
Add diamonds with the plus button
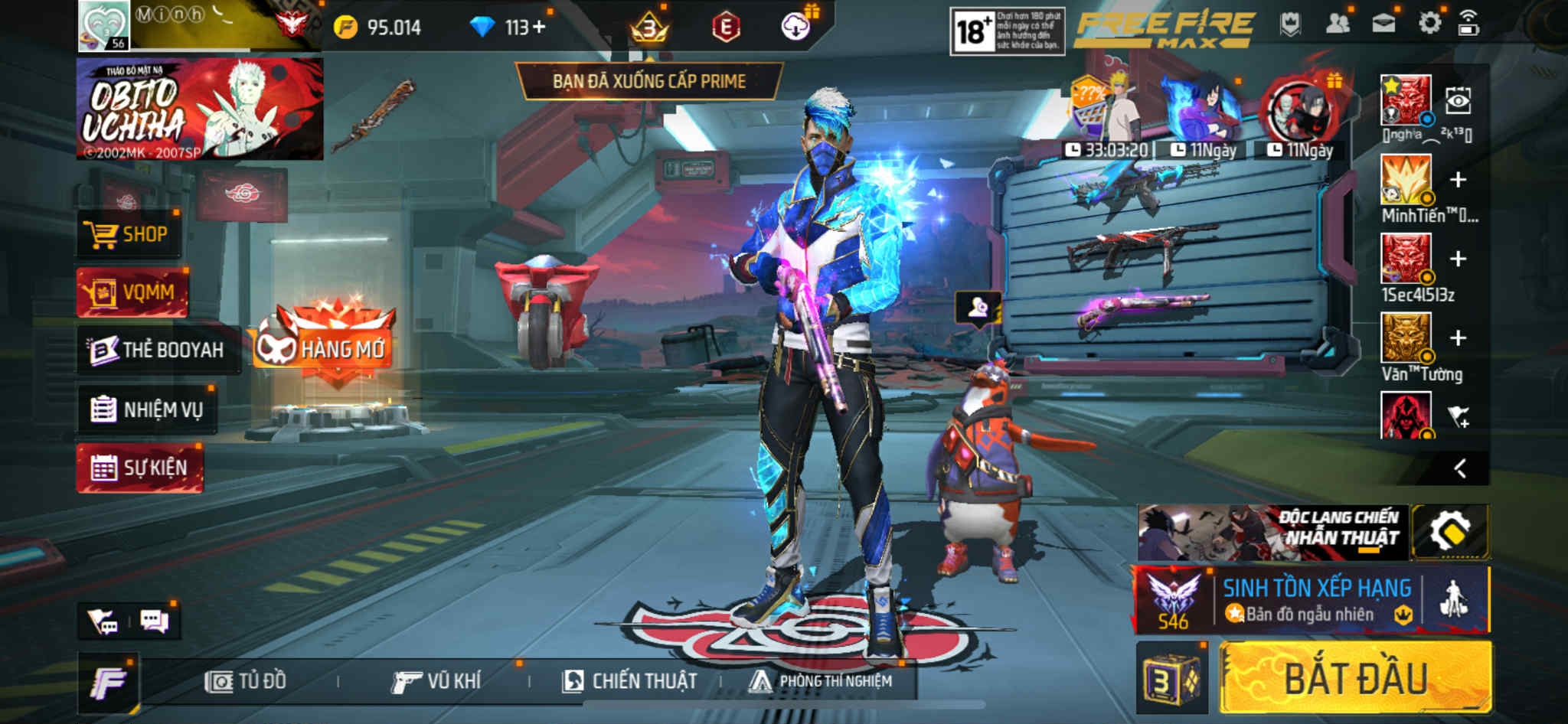click(540, 27)
